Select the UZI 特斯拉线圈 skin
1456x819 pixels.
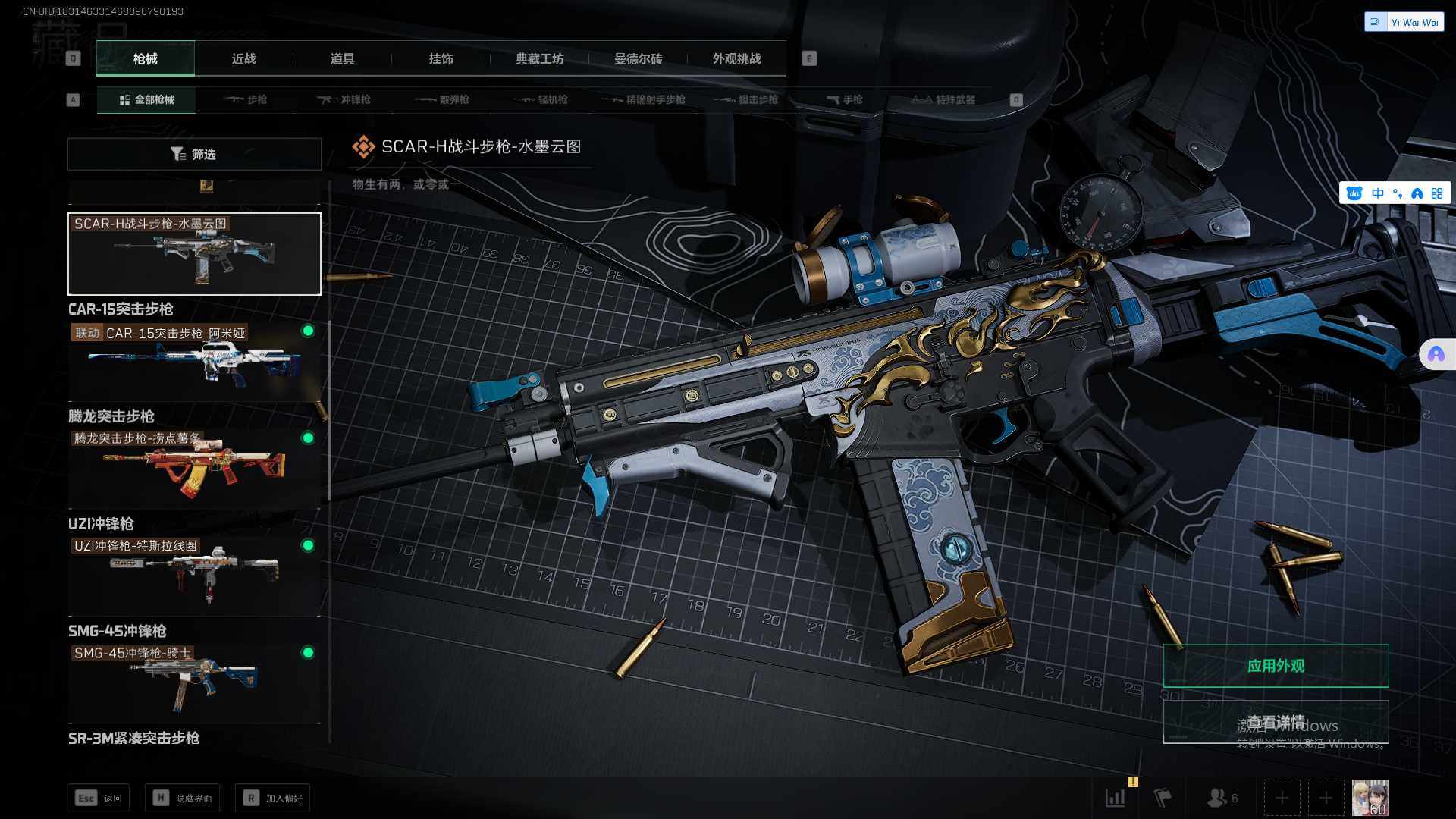pyautogui.click(x=194, y=575)
